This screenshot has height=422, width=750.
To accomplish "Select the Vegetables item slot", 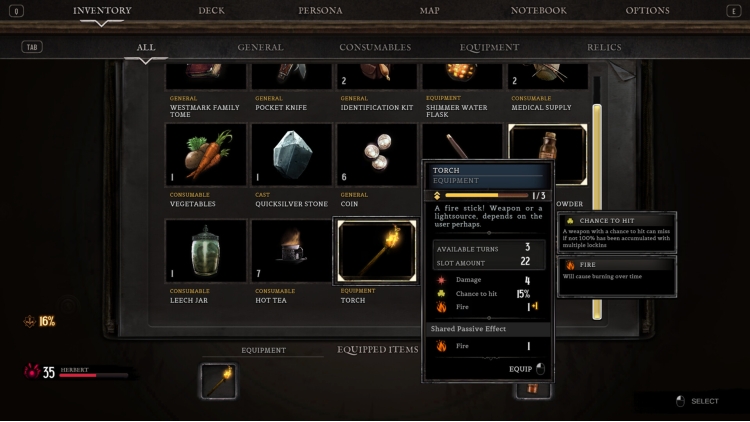I will point(206,155).
